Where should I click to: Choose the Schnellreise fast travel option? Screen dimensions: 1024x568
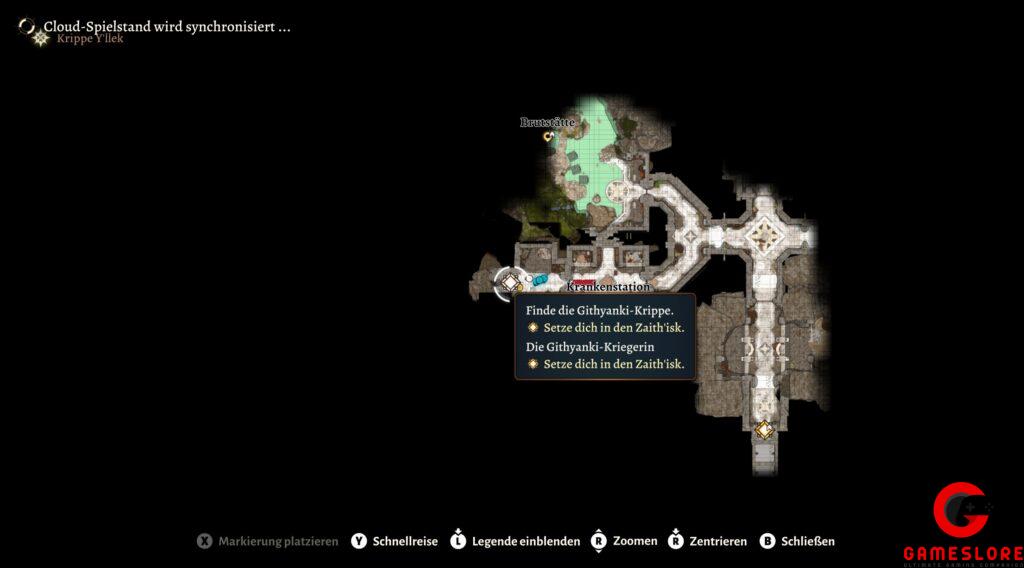[394, 541]
